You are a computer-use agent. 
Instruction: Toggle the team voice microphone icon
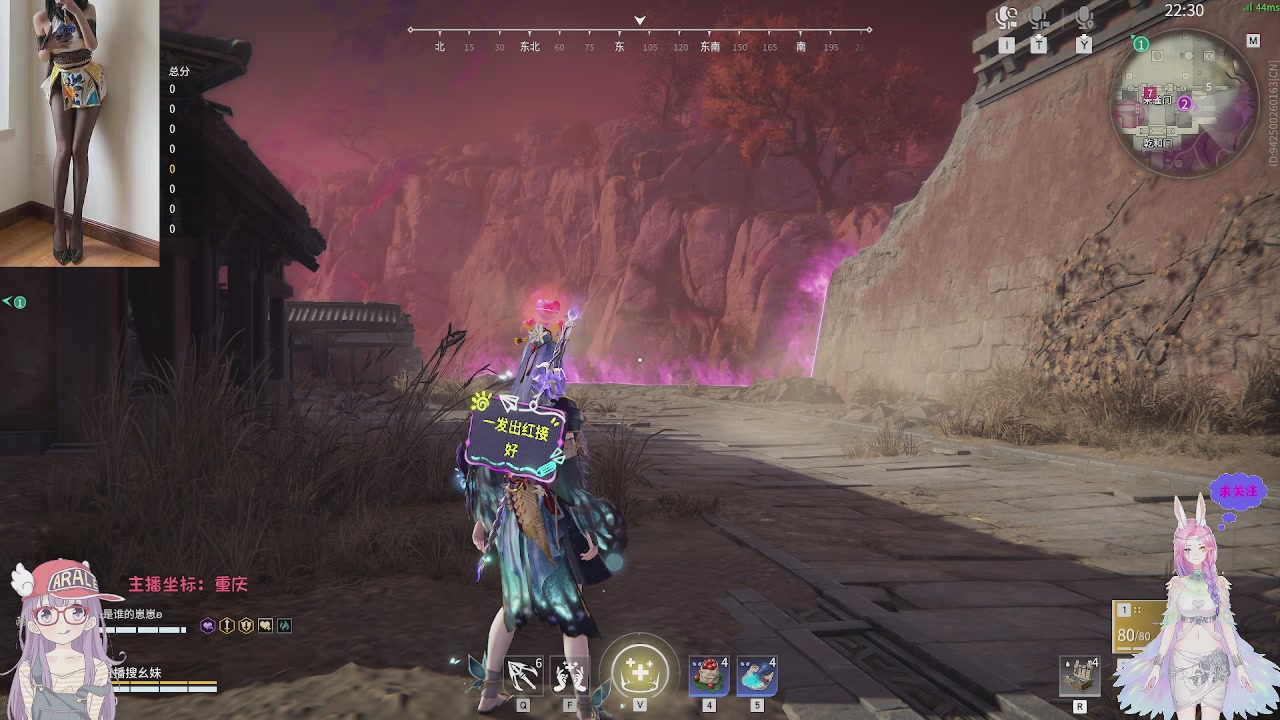(1039, 18)
